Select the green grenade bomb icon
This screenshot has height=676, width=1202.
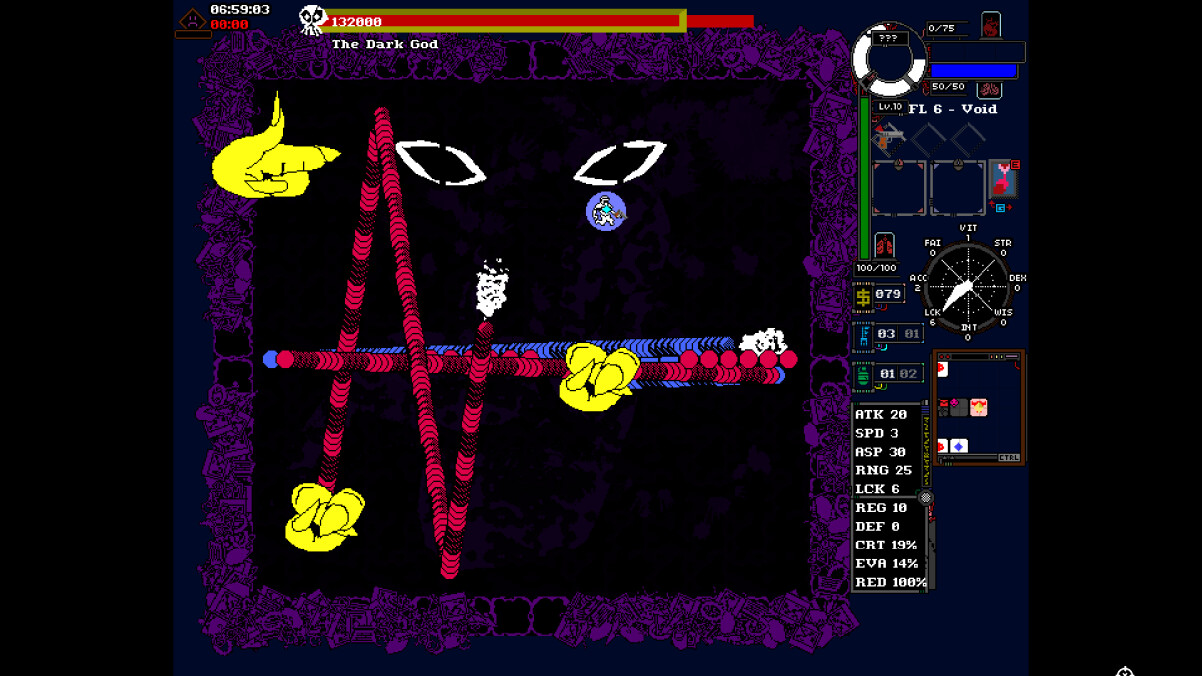click(863, 376)
